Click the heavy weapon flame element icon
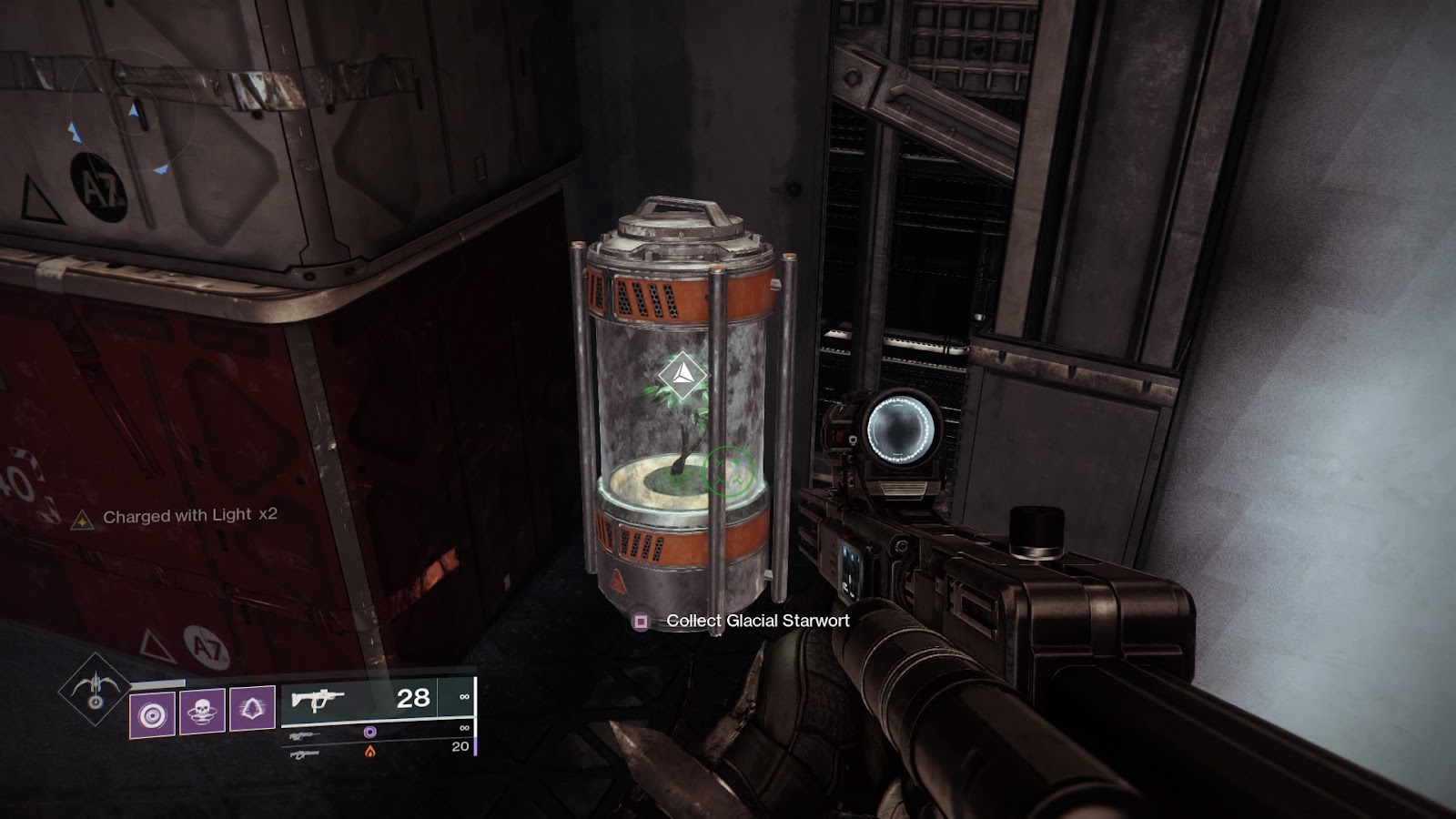1456x819 pixels. (370, 753)
